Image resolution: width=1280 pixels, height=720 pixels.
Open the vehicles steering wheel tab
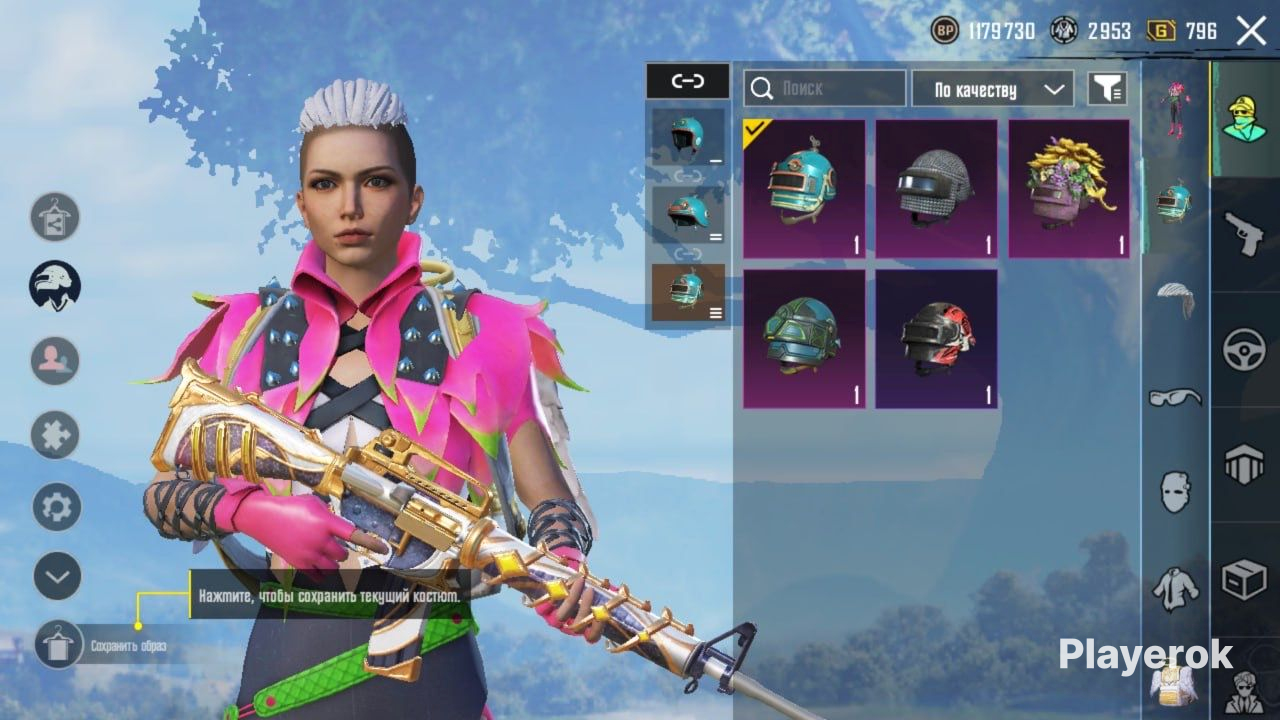coord(1245,350)
